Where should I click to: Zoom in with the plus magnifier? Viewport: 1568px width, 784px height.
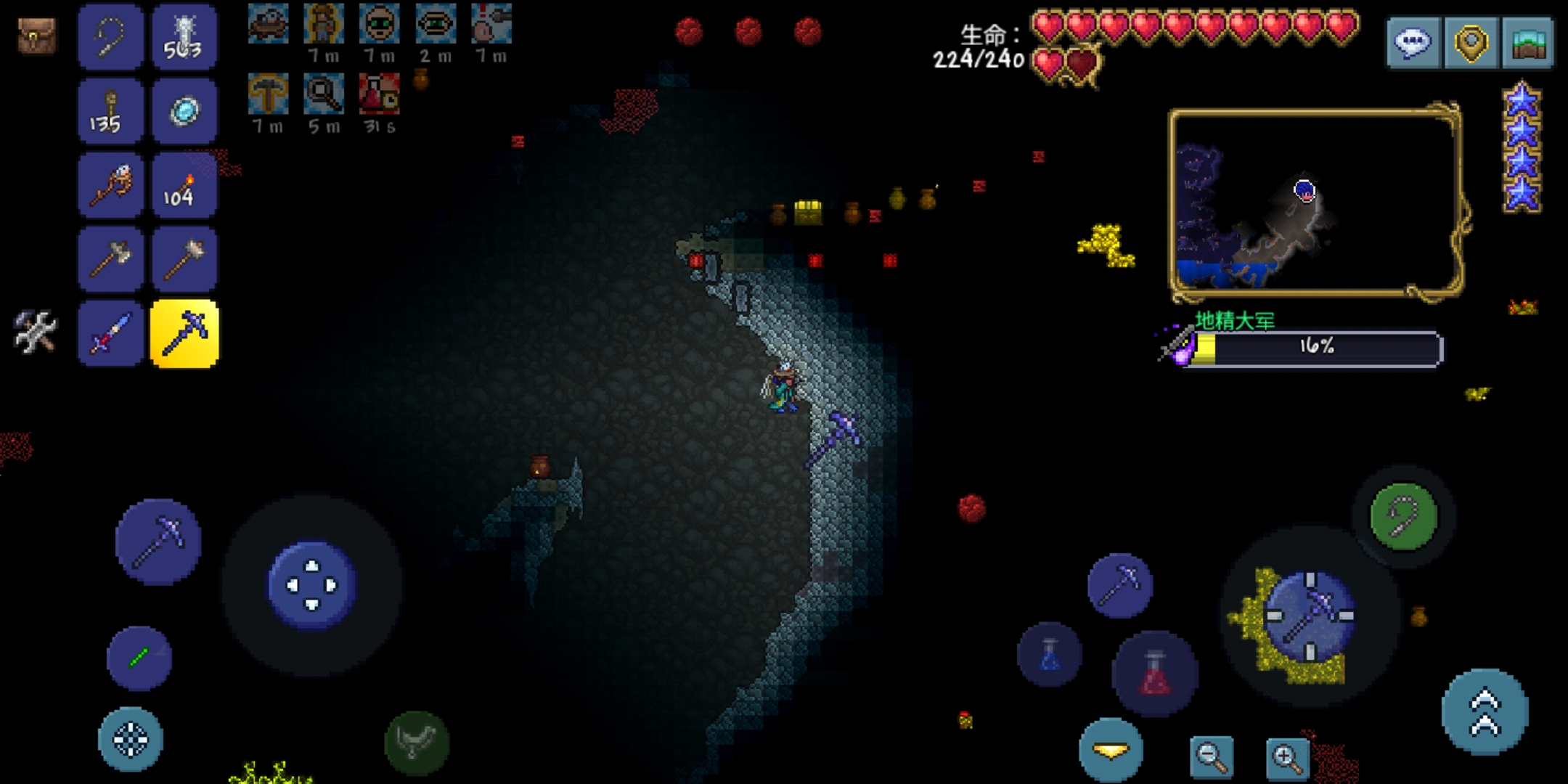[x=1287, y=756]
